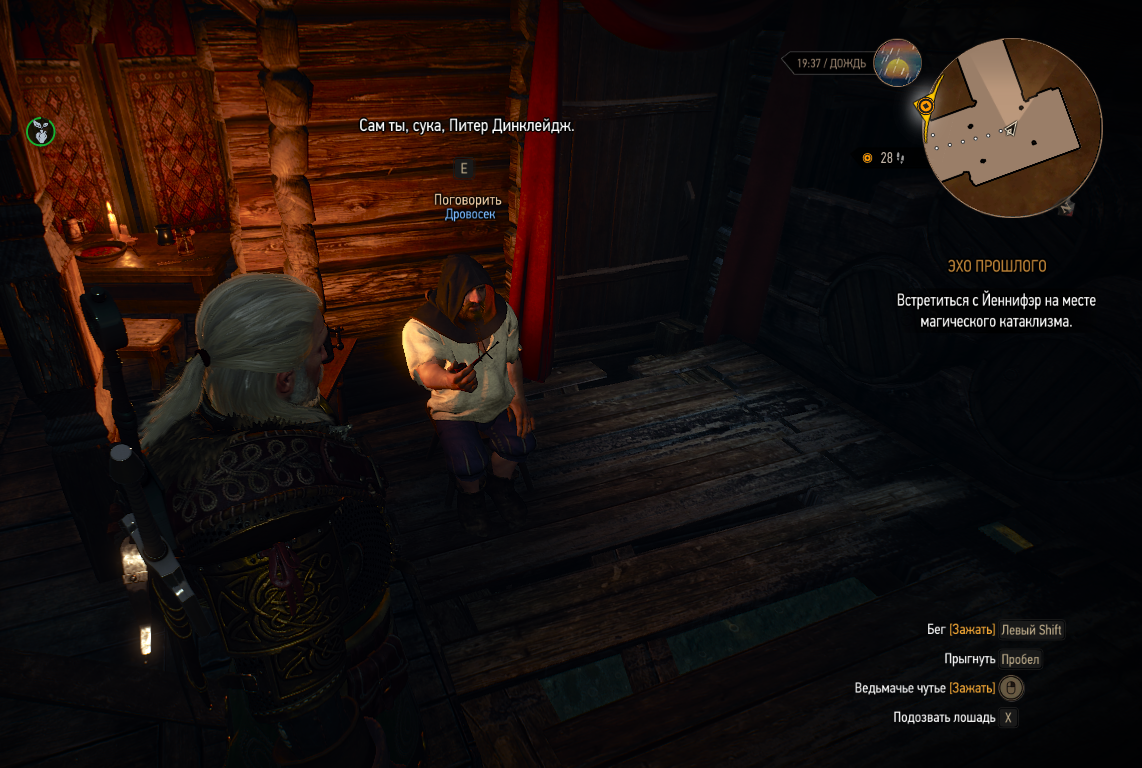Viewport: 1142px width, 768px height.
Task: Open the tracked quest «Эхо прошлого»
Action: click(996, 266)
